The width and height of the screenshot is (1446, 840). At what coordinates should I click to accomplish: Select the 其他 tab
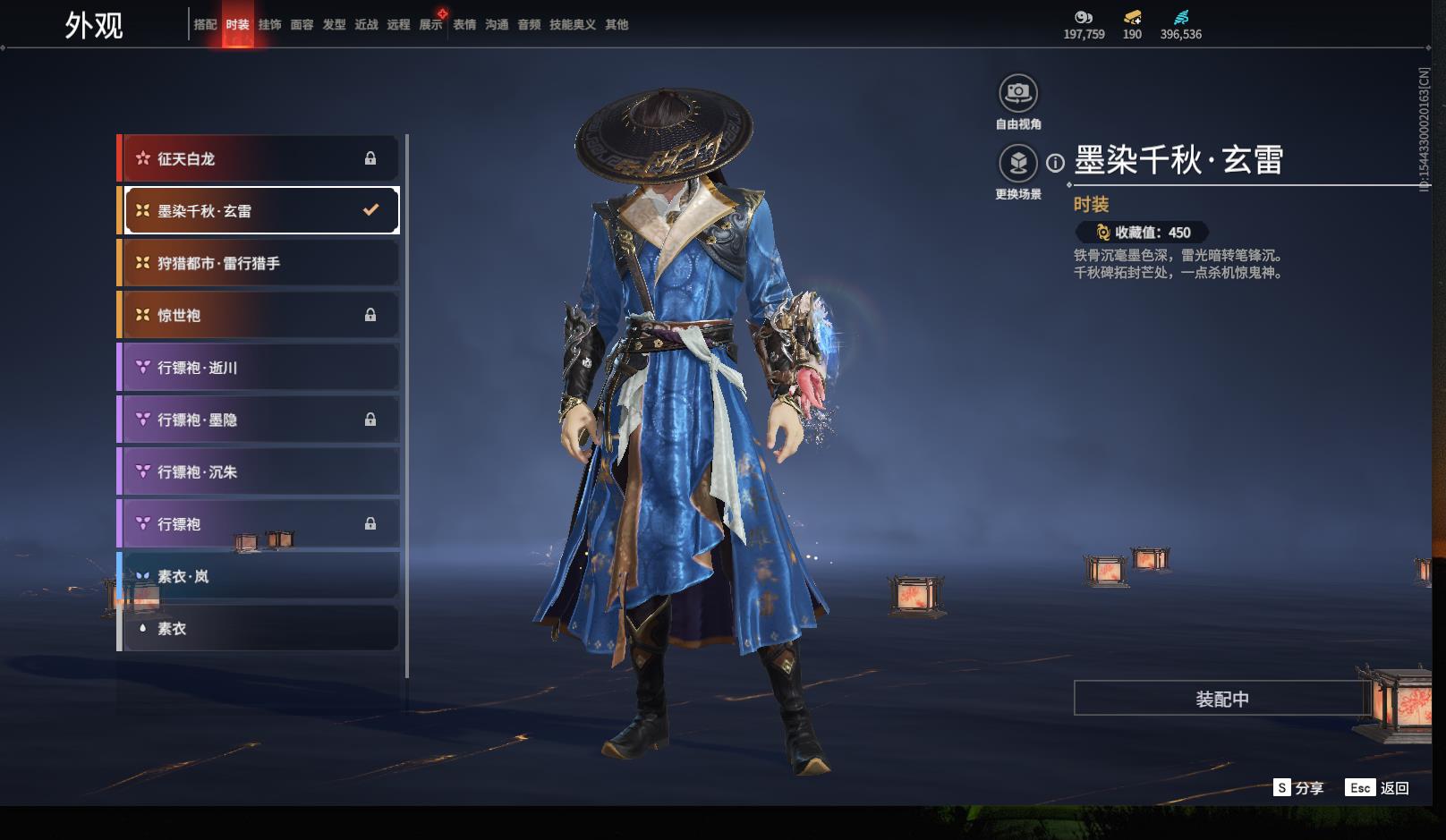point(617,25)
